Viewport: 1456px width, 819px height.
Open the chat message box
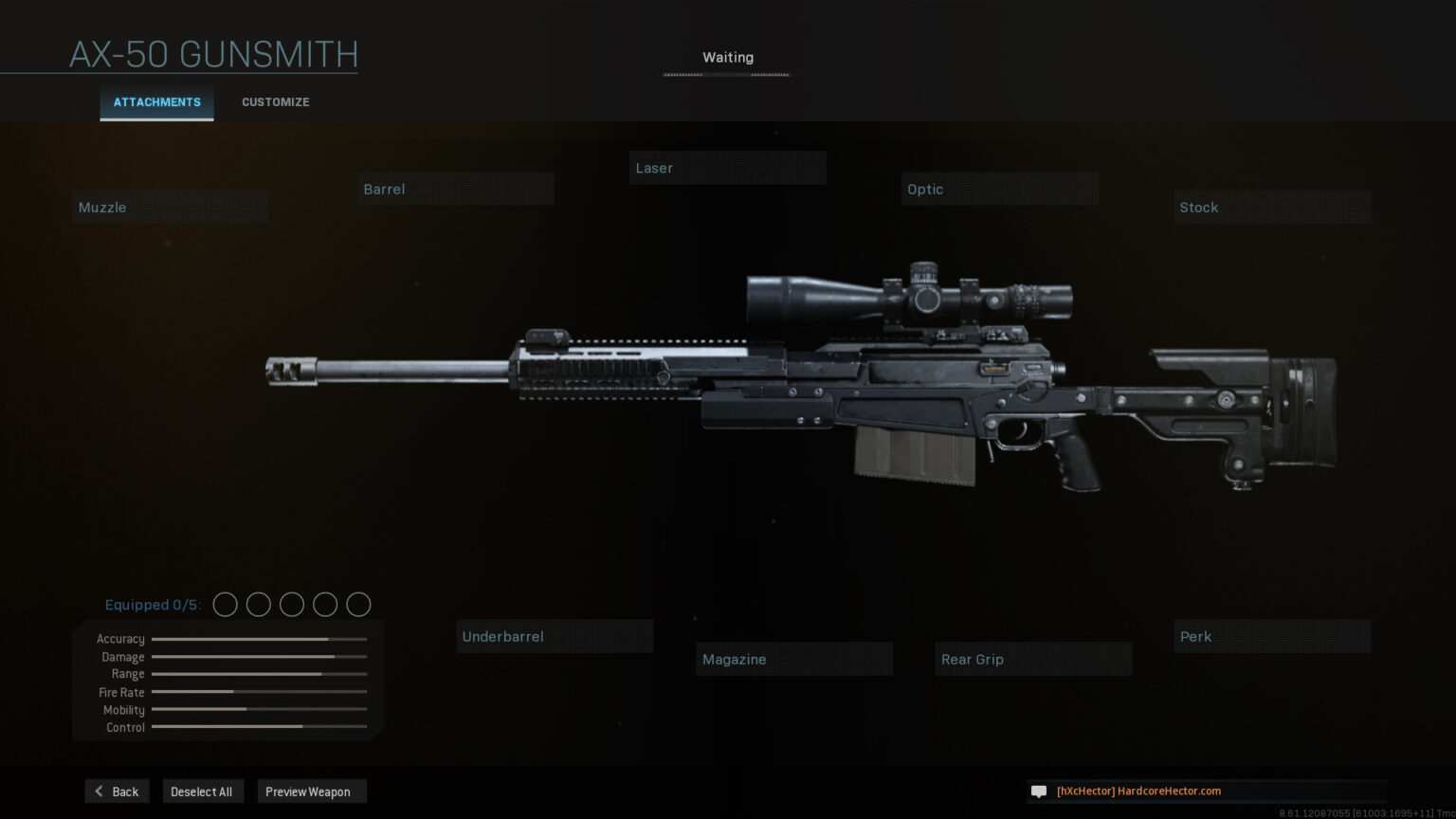point(1206,792)
